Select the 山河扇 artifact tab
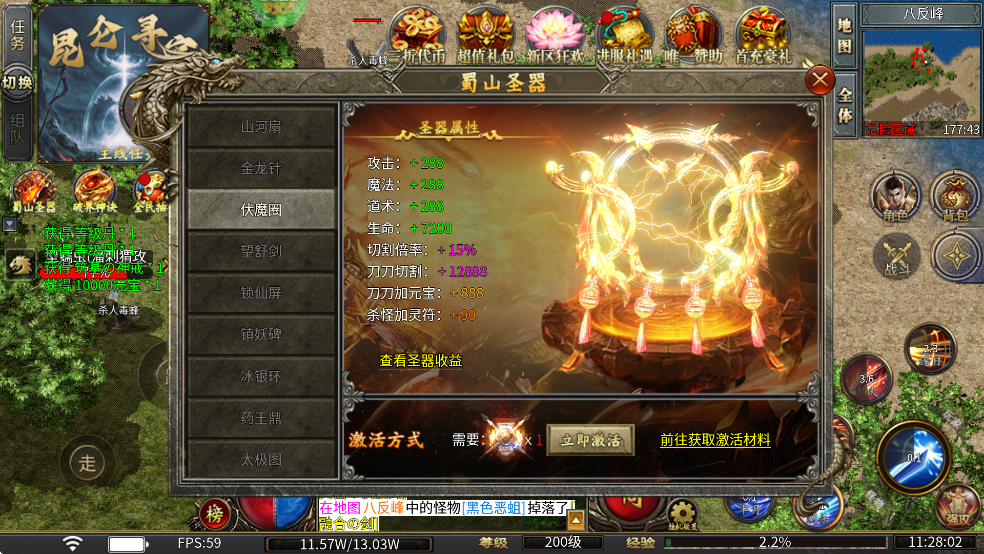The width and height of the screenshot is (984, 554). pos(261,127)
